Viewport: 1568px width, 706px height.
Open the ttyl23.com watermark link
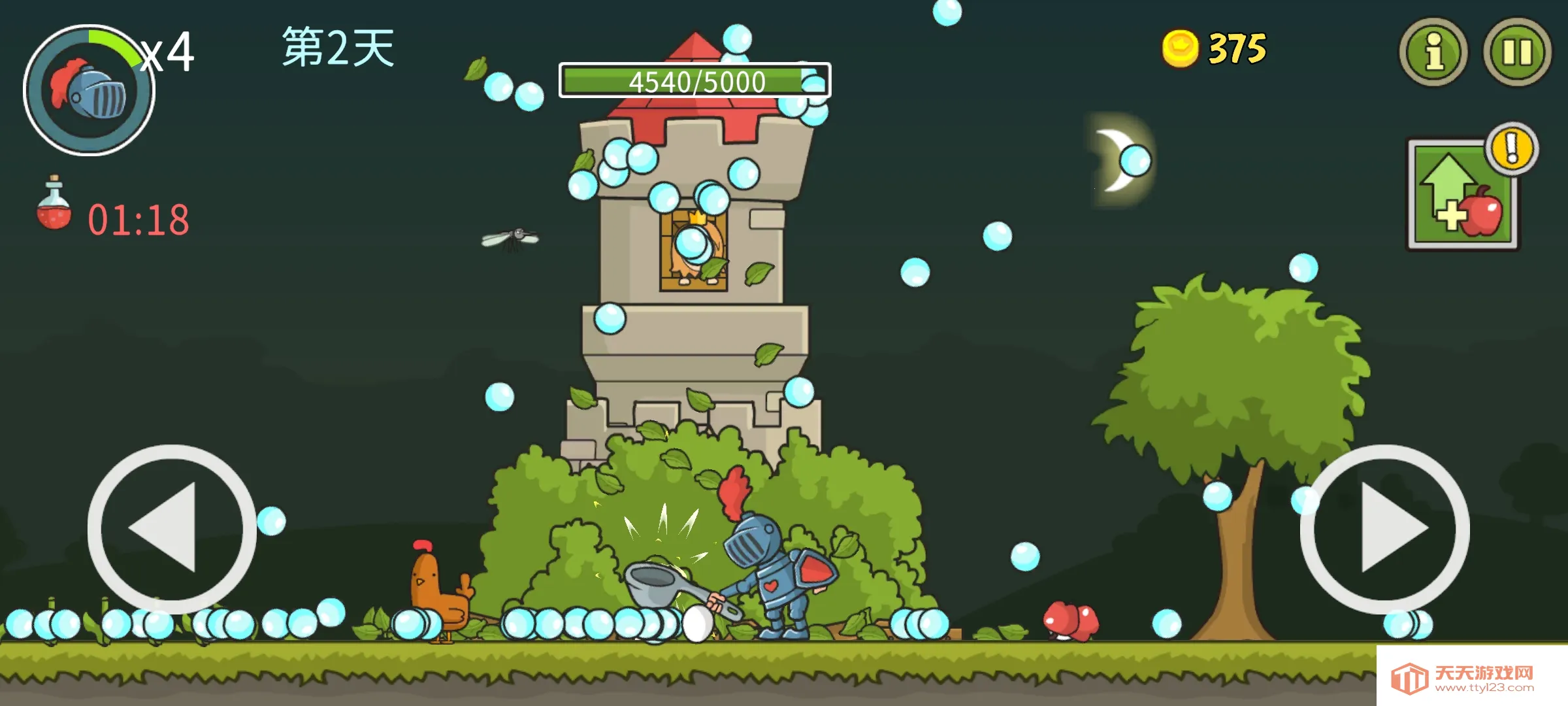[1471, 679]
